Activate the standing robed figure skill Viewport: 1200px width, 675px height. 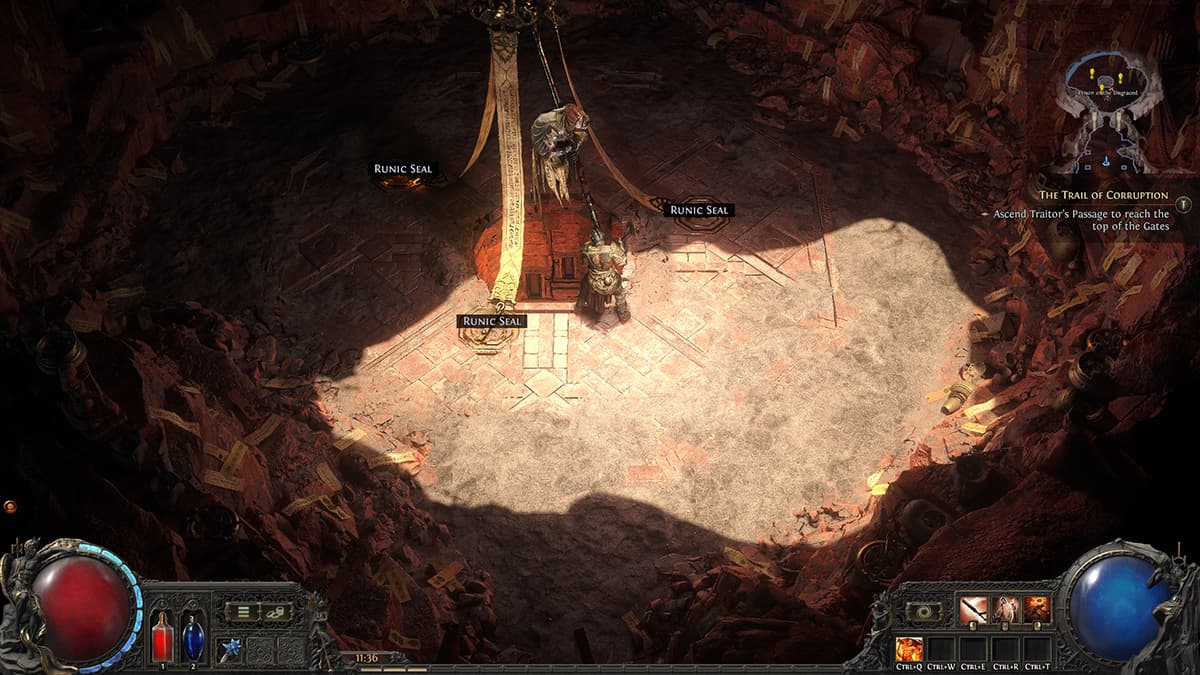coord(1006,609)
